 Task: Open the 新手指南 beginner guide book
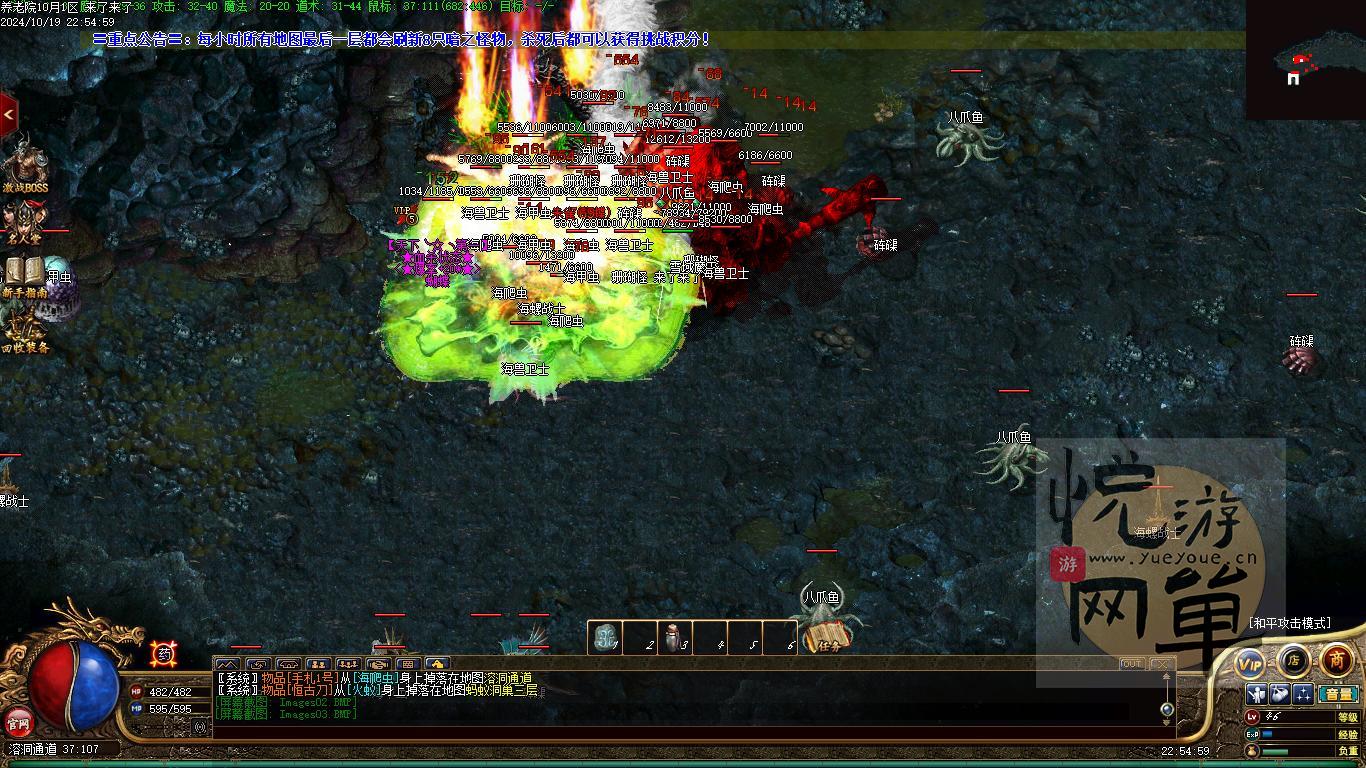(24, 277)
